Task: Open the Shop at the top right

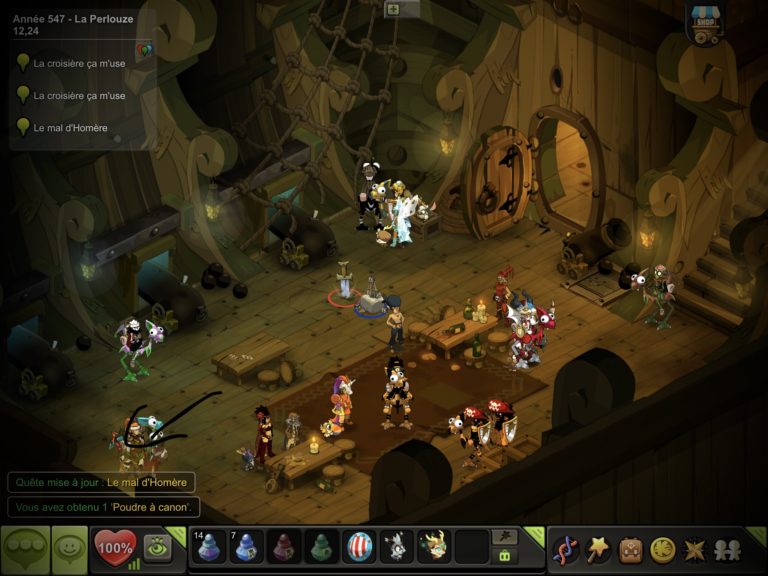Action: (706, 22)
